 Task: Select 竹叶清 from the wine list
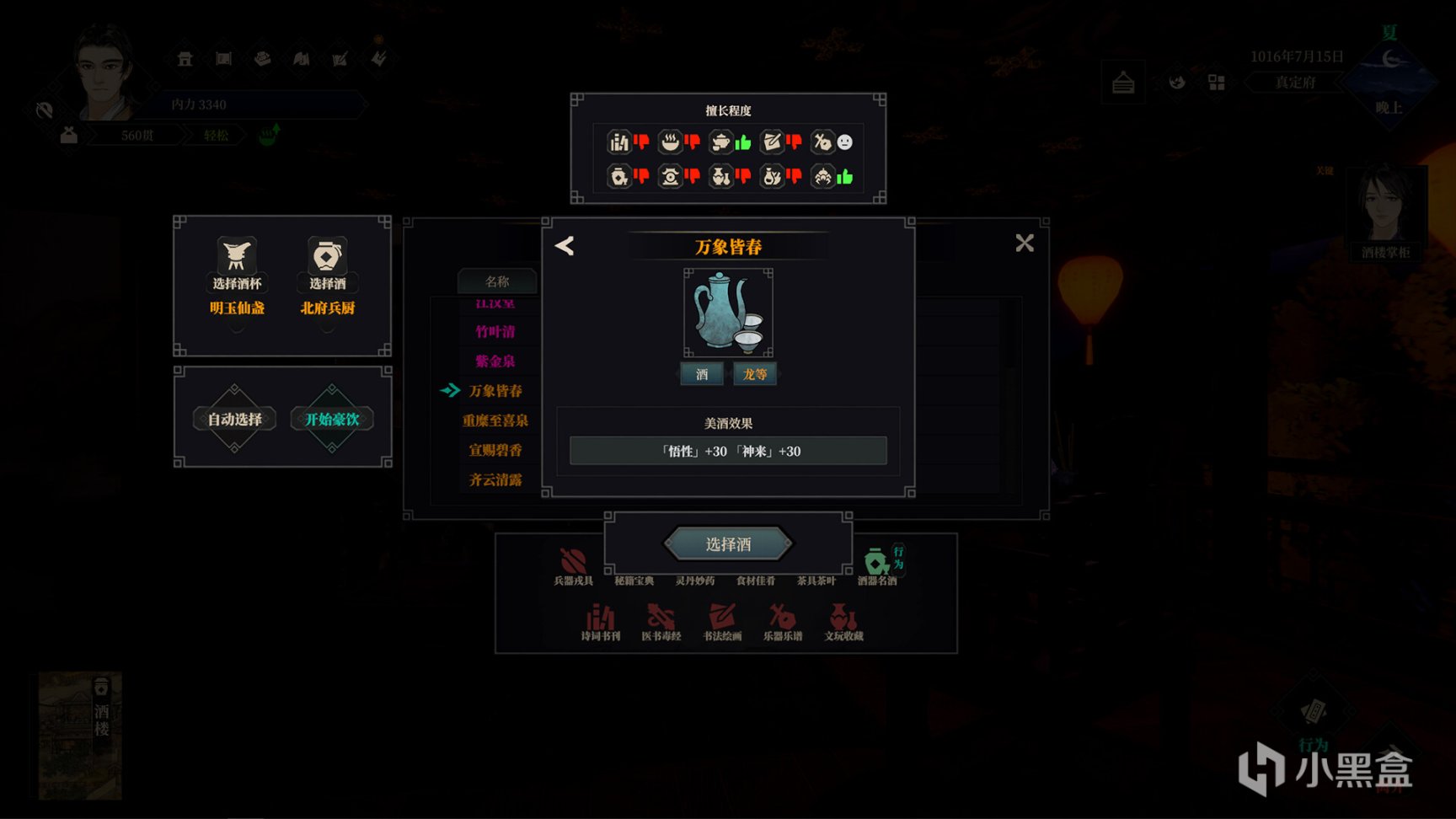coord(495,332)
